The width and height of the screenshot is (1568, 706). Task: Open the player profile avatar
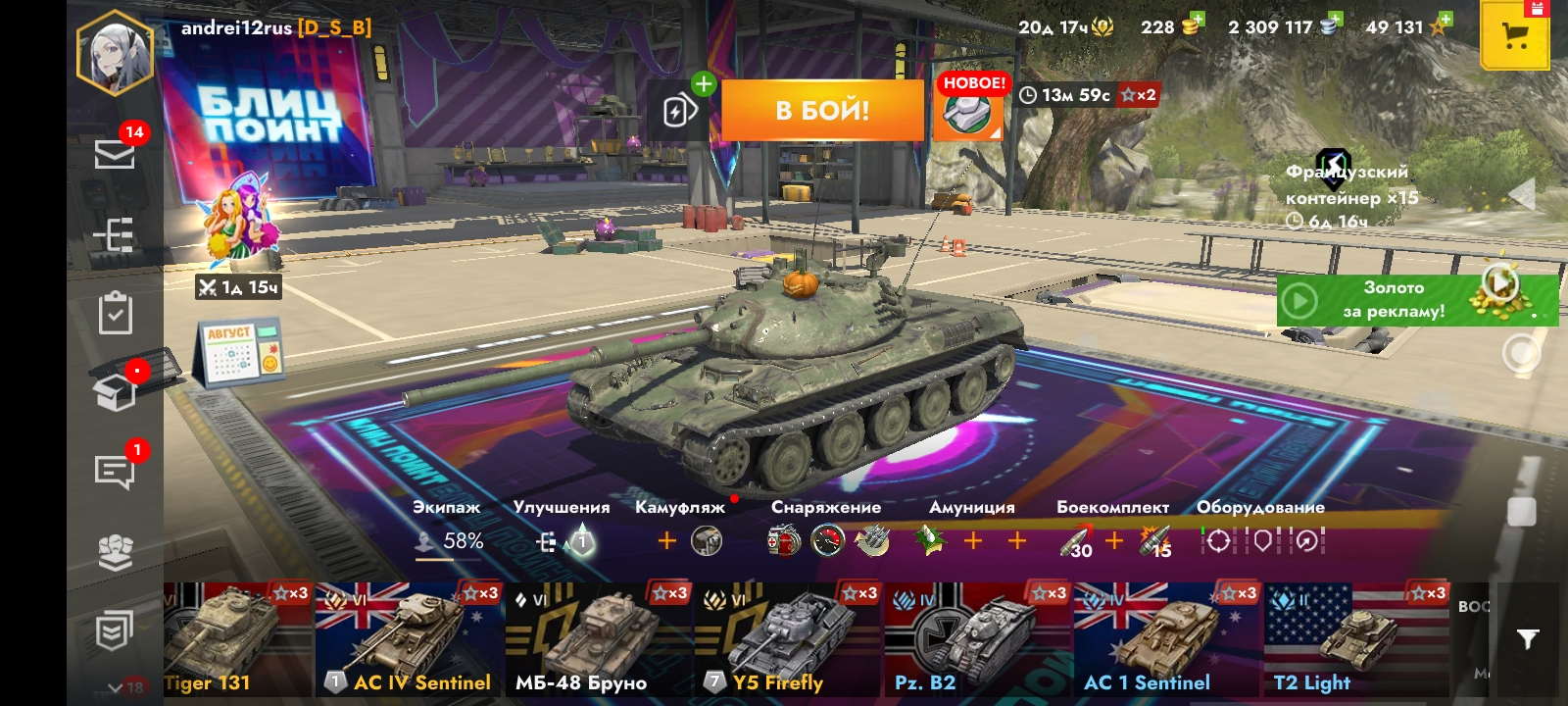(115, 53)
